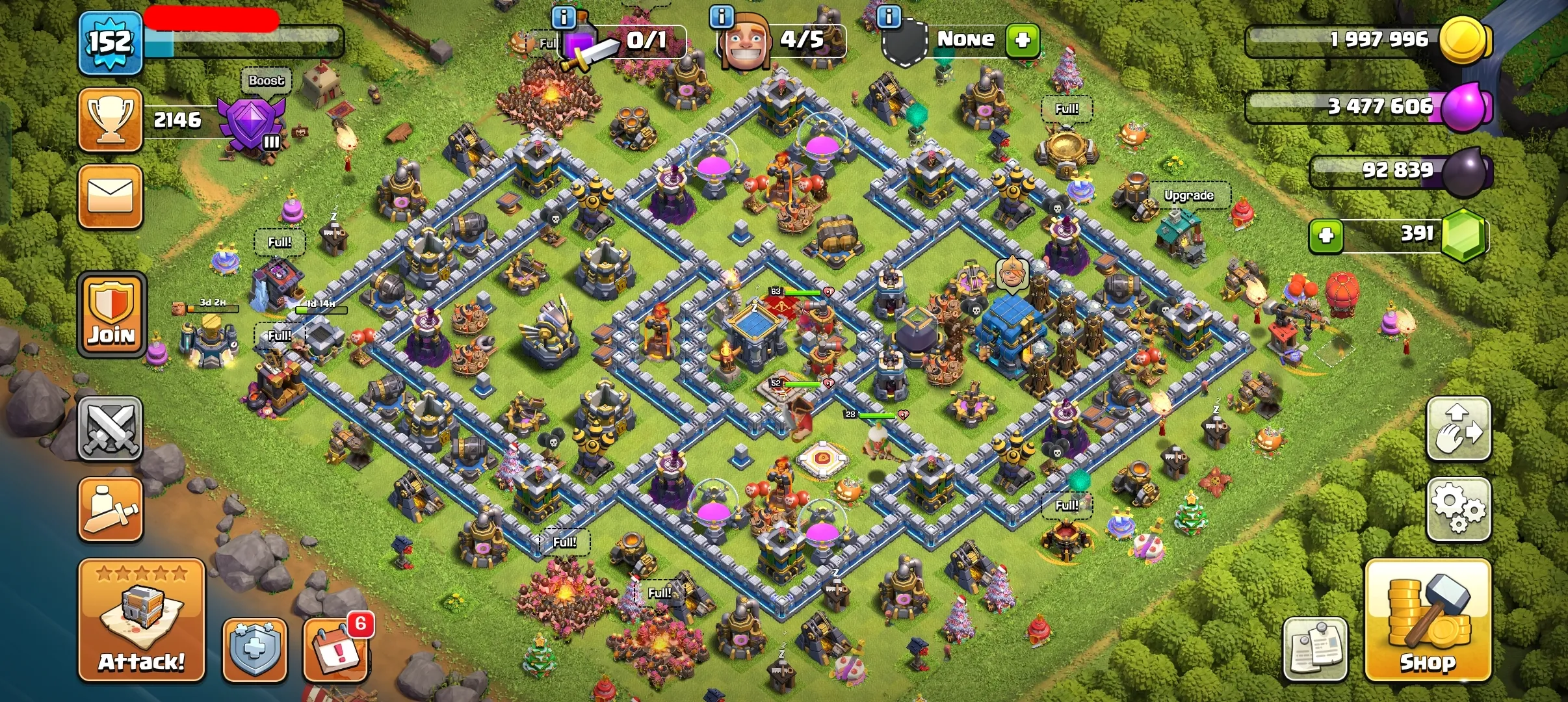
Task: Tap the Join clan shield button
Action: (112, 315)
